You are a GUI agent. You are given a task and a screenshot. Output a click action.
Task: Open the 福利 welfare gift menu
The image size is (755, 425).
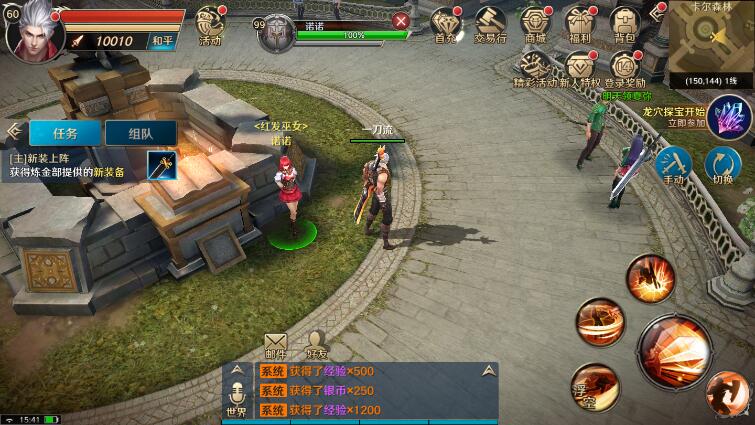click(x=580, y=25)
